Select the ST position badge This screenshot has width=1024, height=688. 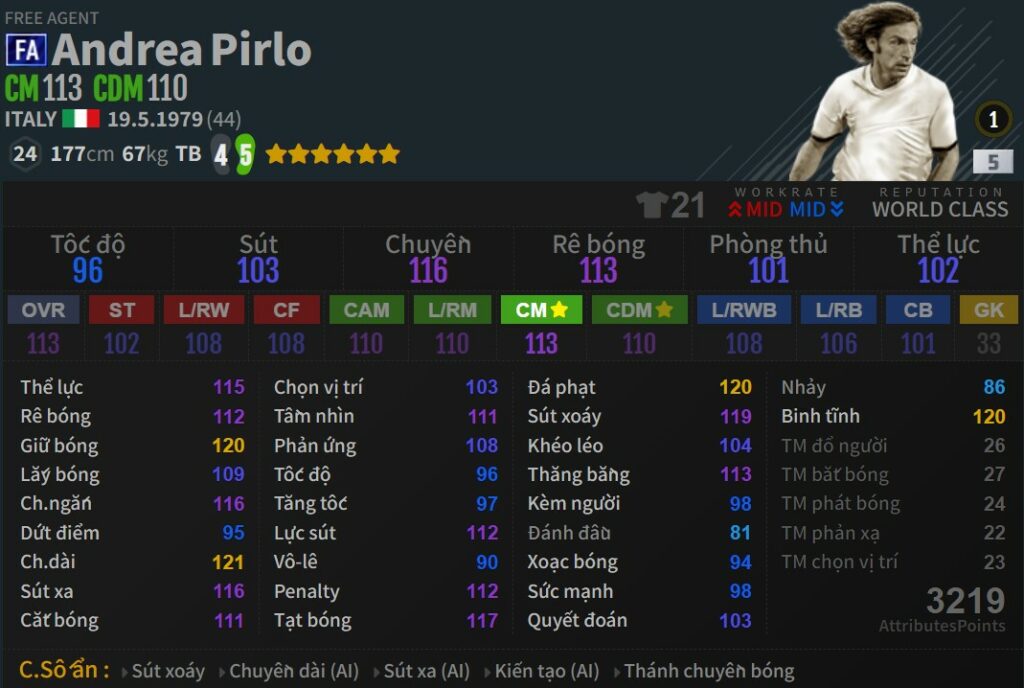pyautogui.click(x=121, y=310)
